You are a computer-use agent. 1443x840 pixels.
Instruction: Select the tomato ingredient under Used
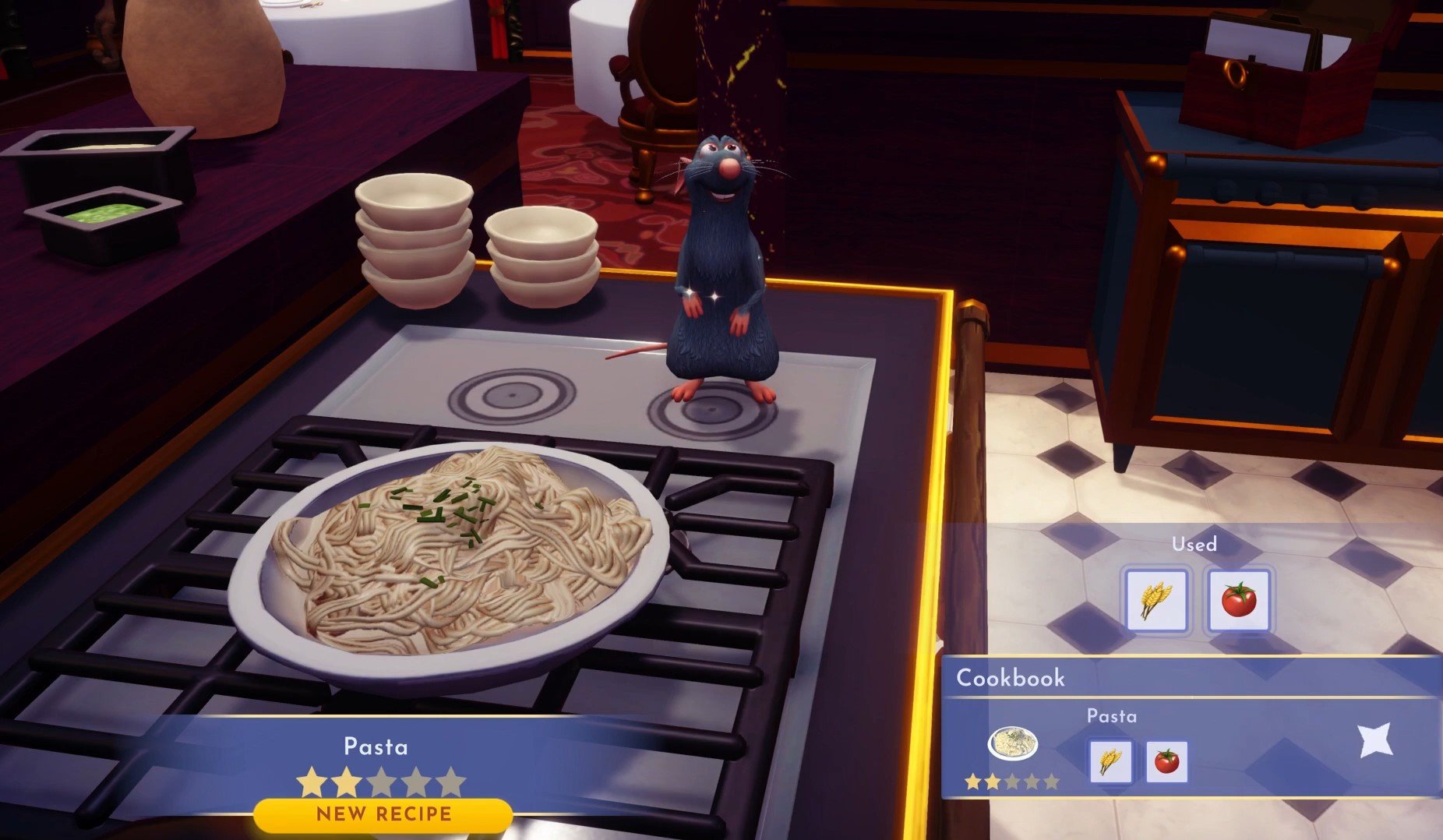coord(1238,600)
